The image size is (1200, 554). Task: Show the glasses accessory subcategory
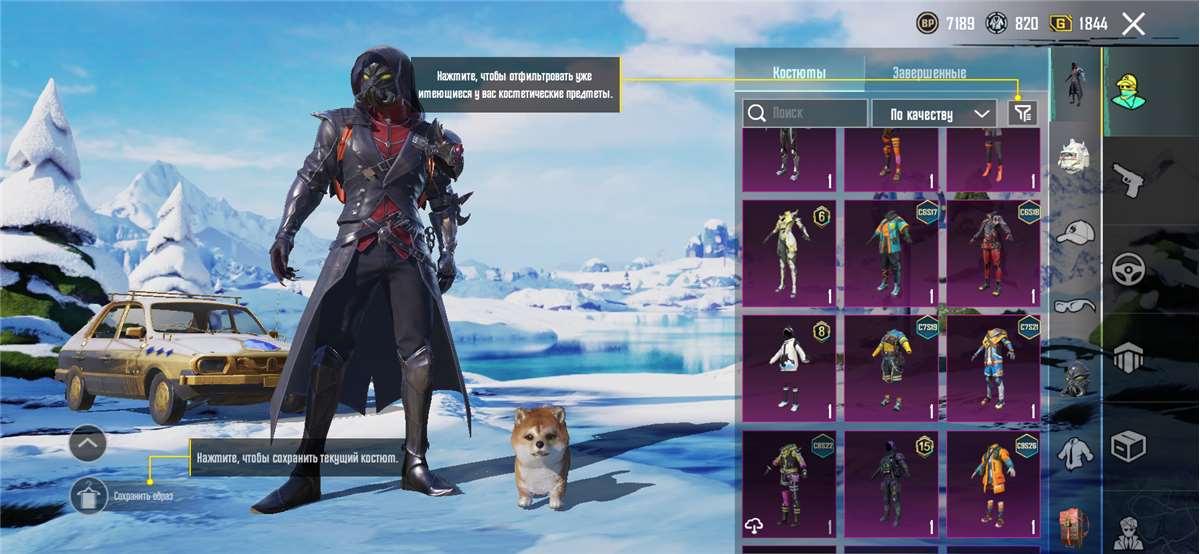(1076, 304)
